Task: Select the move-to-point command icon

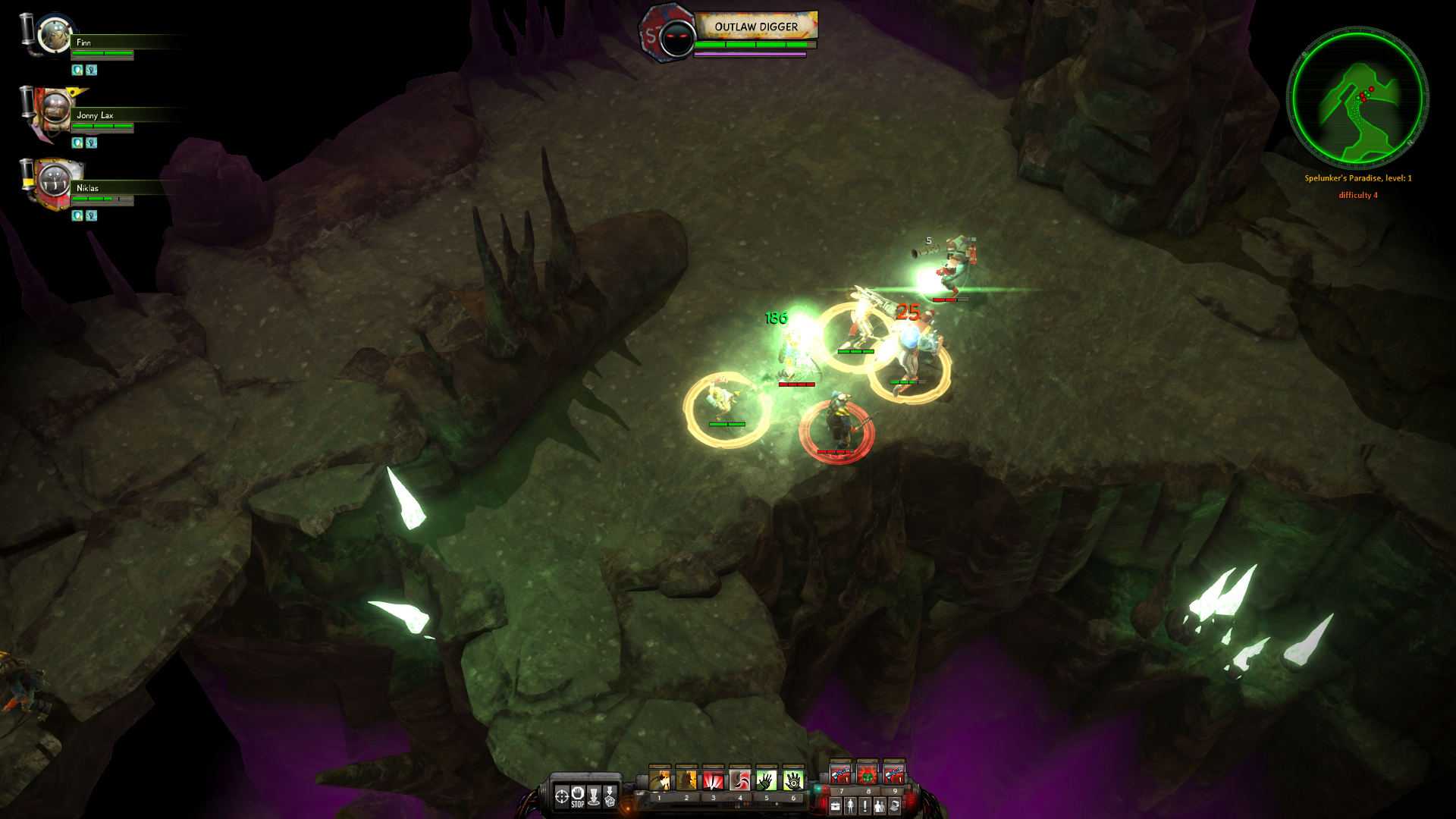Action: 593,798
